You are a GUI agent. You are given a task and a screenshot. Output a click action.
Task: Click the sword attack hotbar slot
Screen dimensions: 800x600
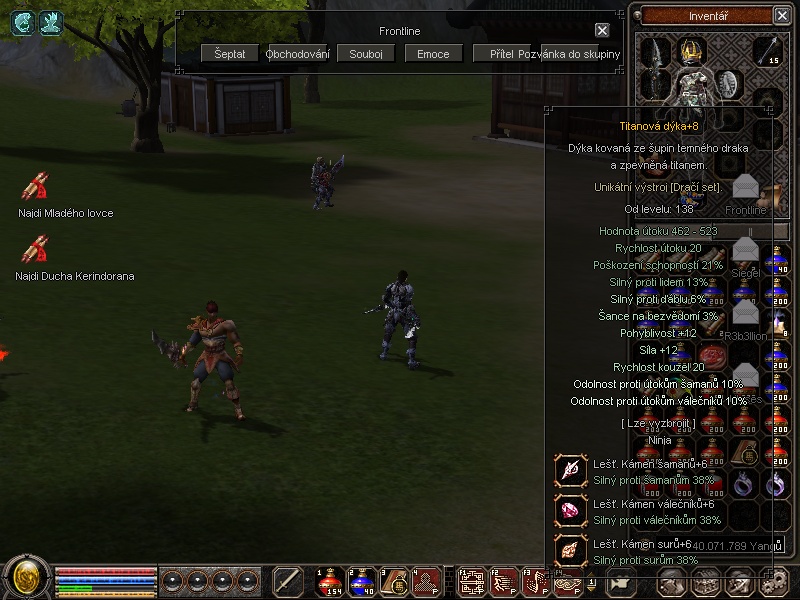[288, 580]
